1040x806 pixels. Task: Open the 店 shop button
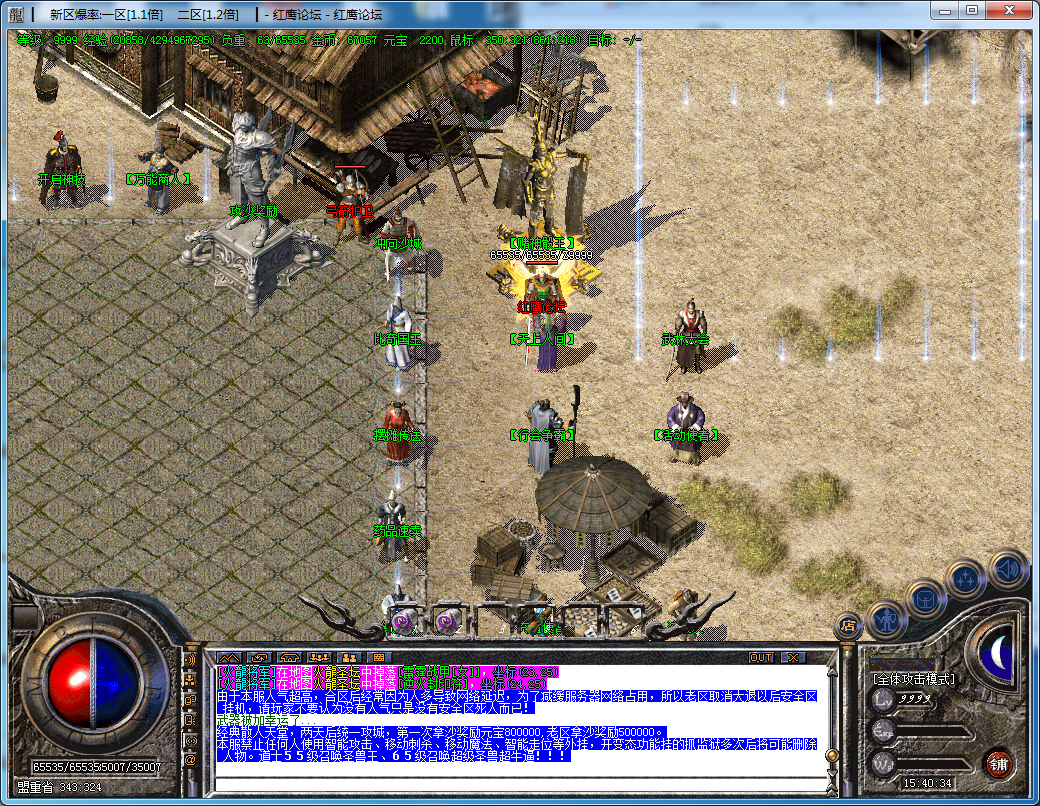coord(847,626)
